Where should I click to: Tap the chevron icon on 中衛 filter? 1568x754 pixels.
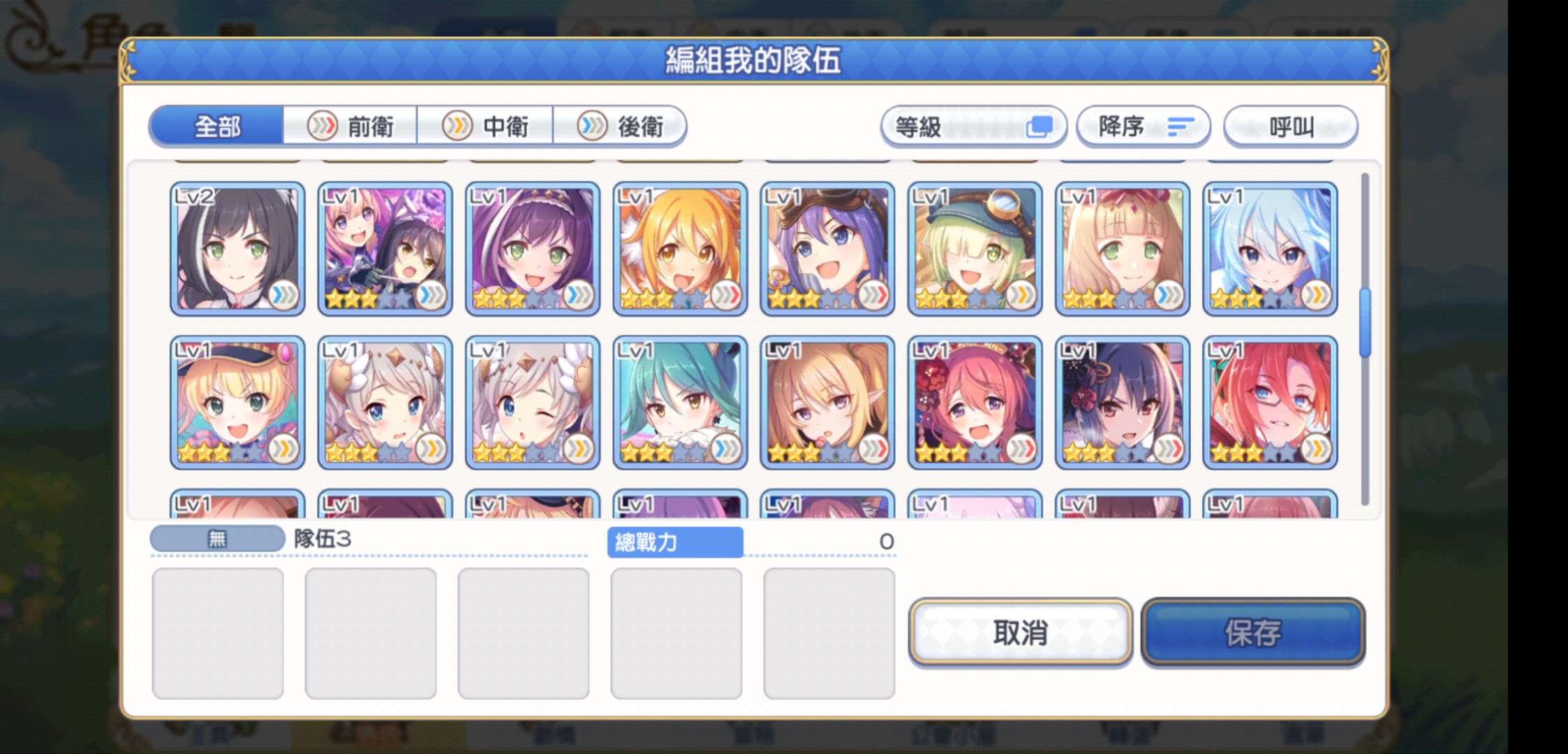pyautogui.click(x=457, y=126)
